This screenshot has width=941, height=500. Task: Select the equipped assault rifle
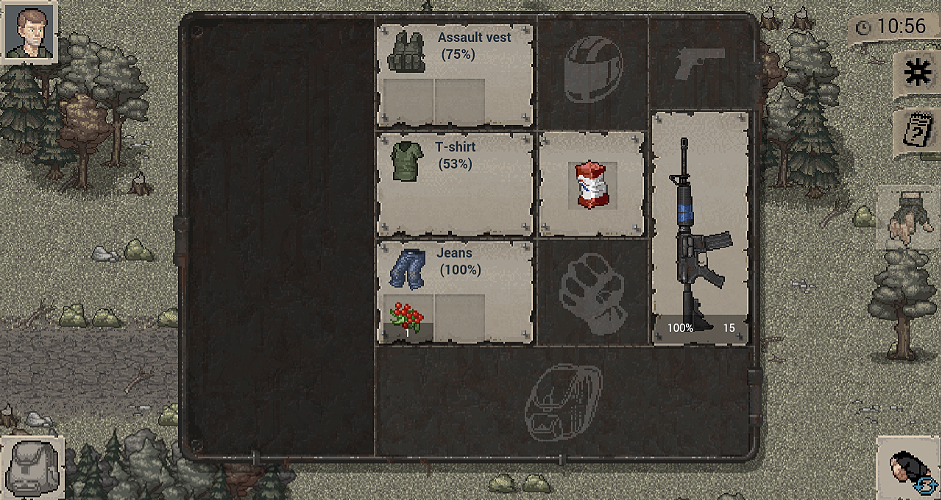[700, 228]
